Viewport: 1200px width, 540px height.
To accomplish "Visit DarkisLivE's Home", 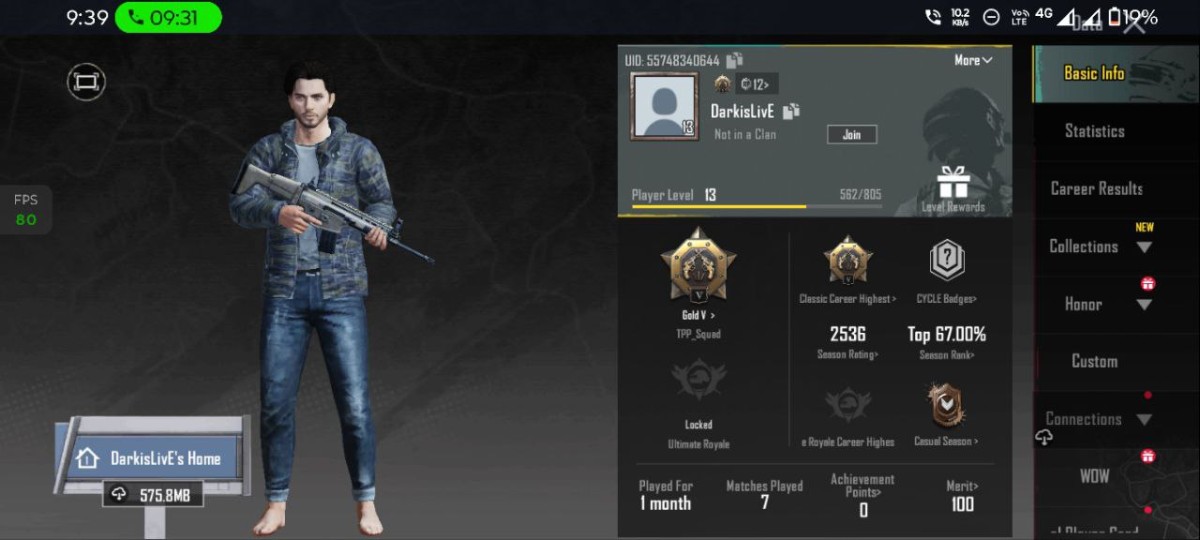I will [x=152, y=458].
